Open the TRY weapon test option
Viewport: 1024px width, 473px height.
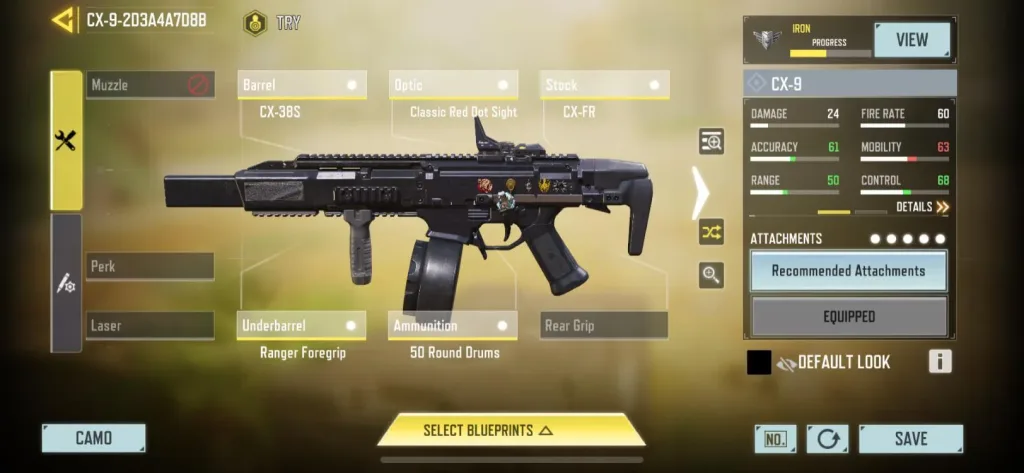pos(272,22)
